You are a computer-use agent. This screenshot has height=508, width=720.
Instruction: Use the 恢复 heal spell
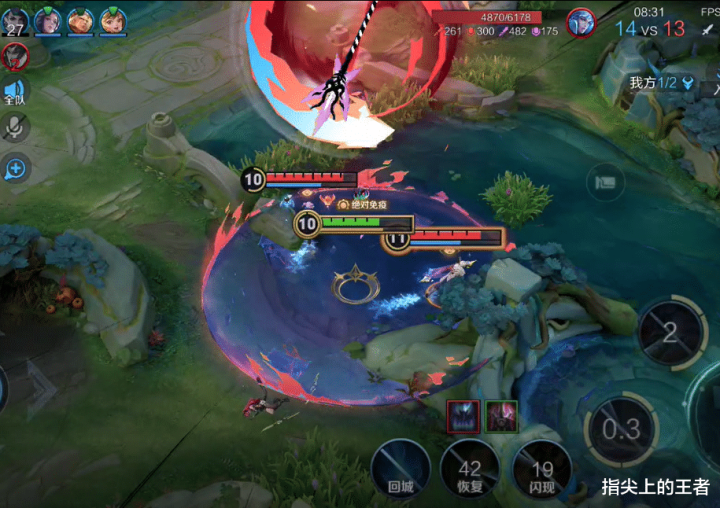tap(469, 468)
